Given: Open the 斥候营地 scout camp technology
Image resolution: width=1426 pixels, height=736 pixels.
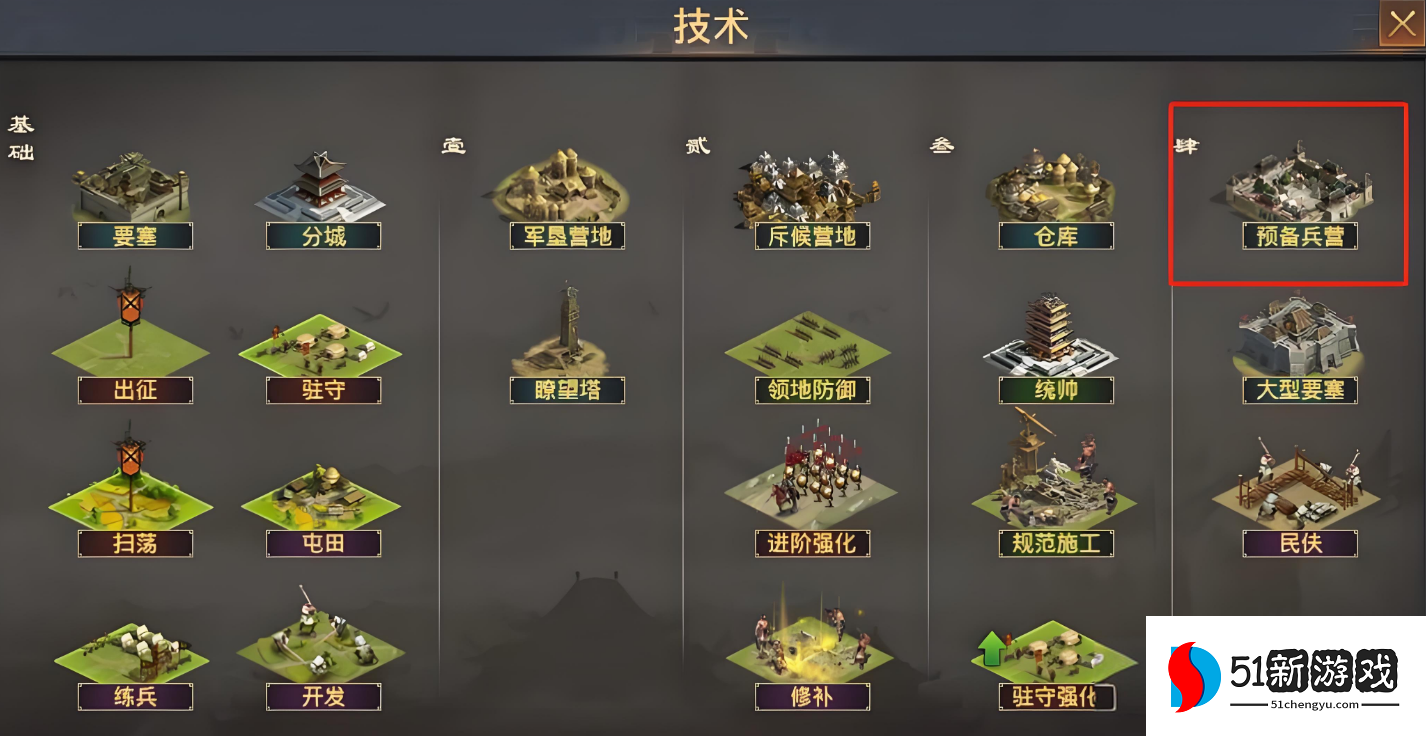Looking at the screenshot, I should click(x=811, y=190).
